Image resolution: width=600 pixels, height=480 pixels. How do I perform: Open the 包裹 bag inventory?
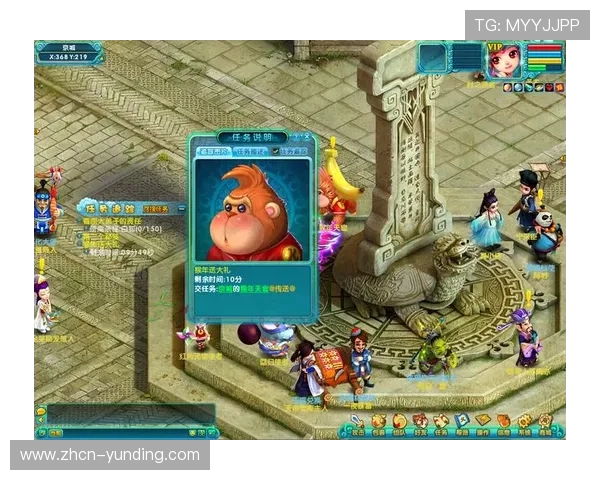coord(378,422)
